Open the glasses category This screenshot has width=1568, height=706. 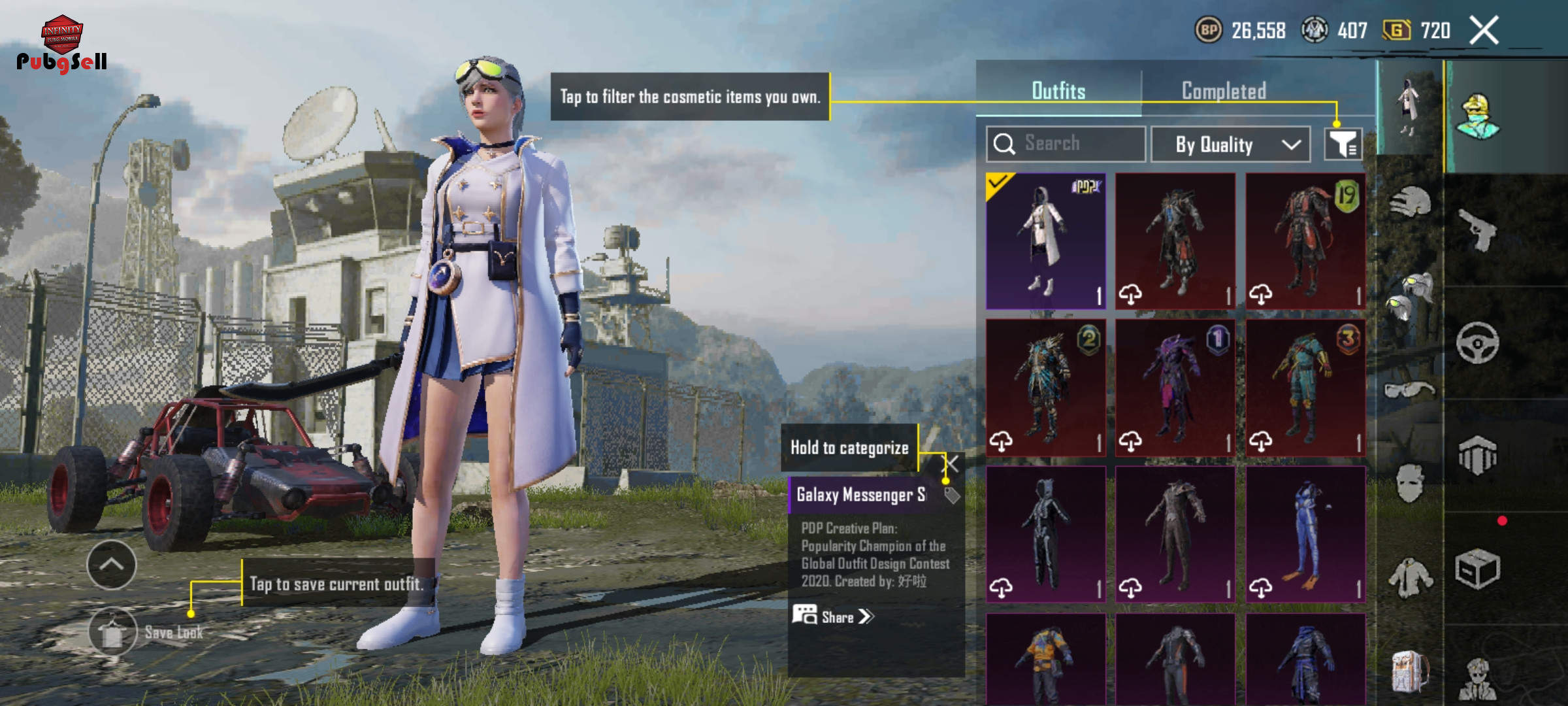point(1409,390)
